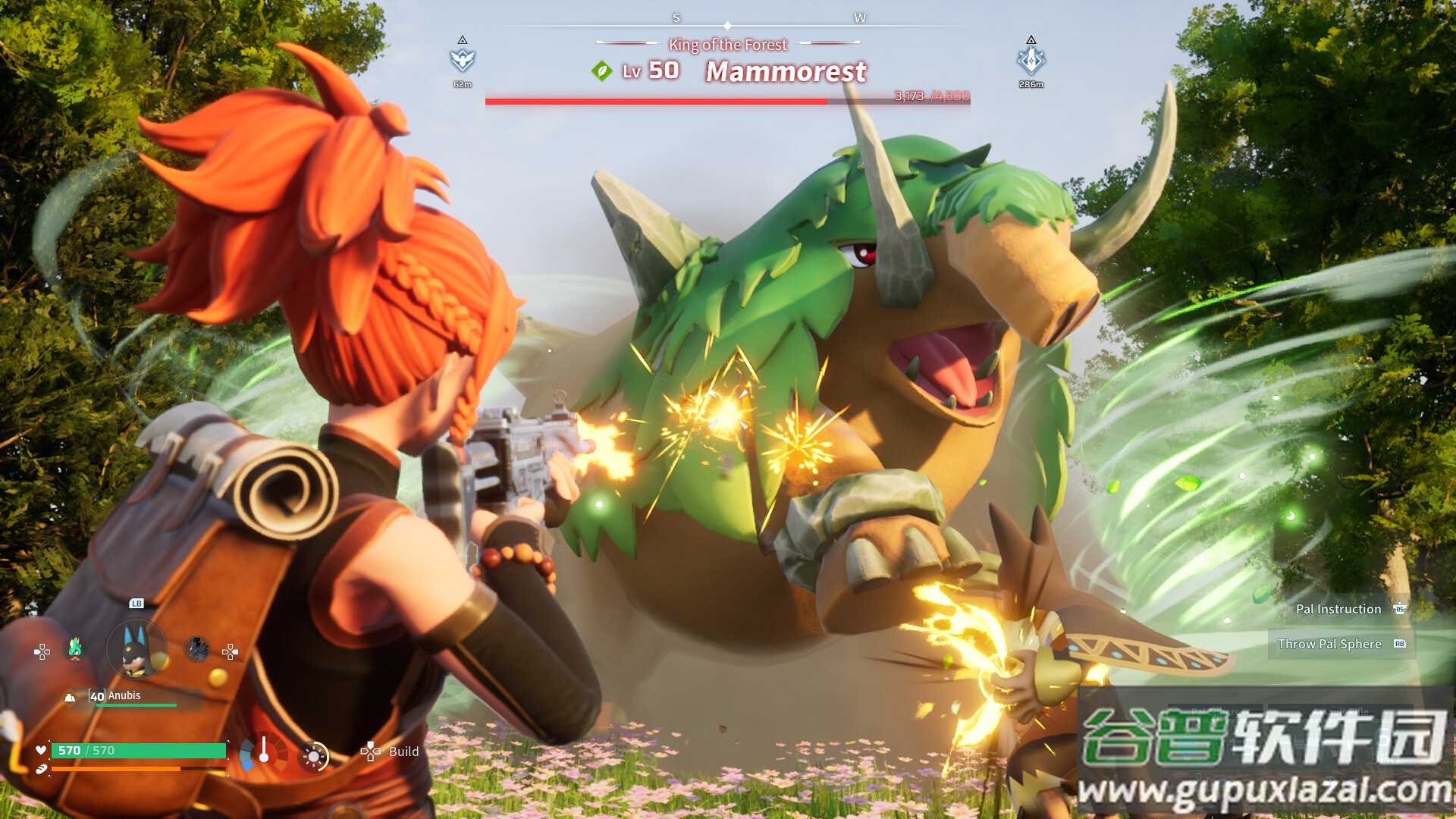1456x819 pixels.
Task: Switch to the dark feathered pal portrait
Action: (196, 649)
